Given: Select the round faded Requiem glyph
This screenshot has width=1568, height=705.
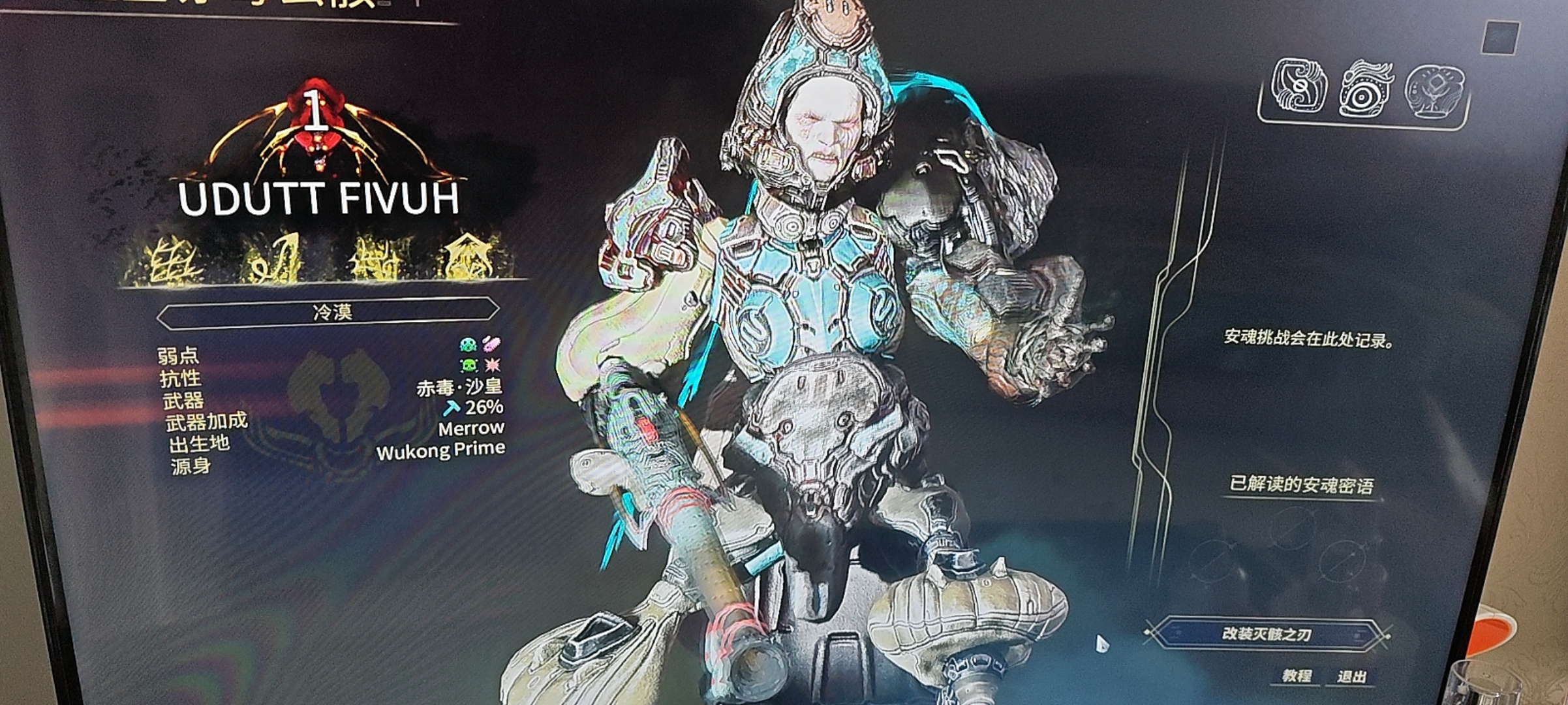Looking at the screenshot, I should click(1434, 91).
